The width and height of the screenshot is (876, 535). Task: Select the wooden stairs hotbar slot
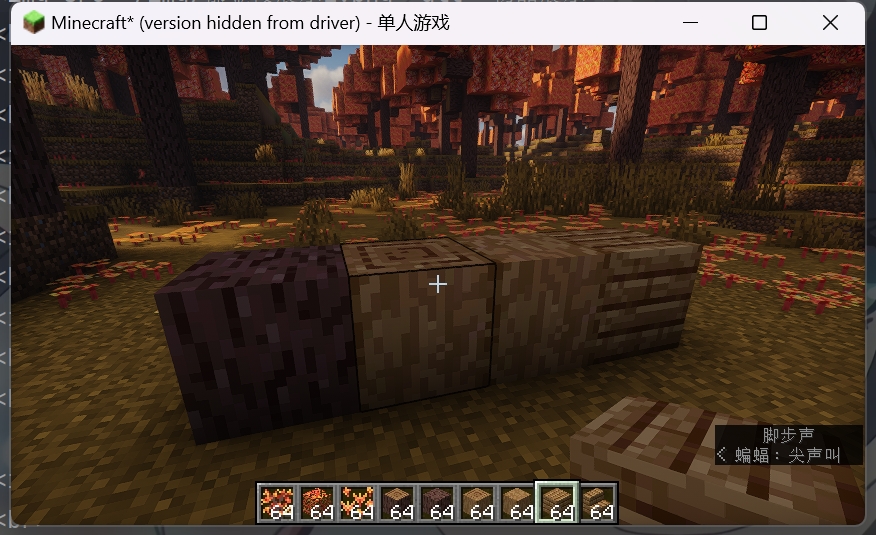click(x=596, y=502)
